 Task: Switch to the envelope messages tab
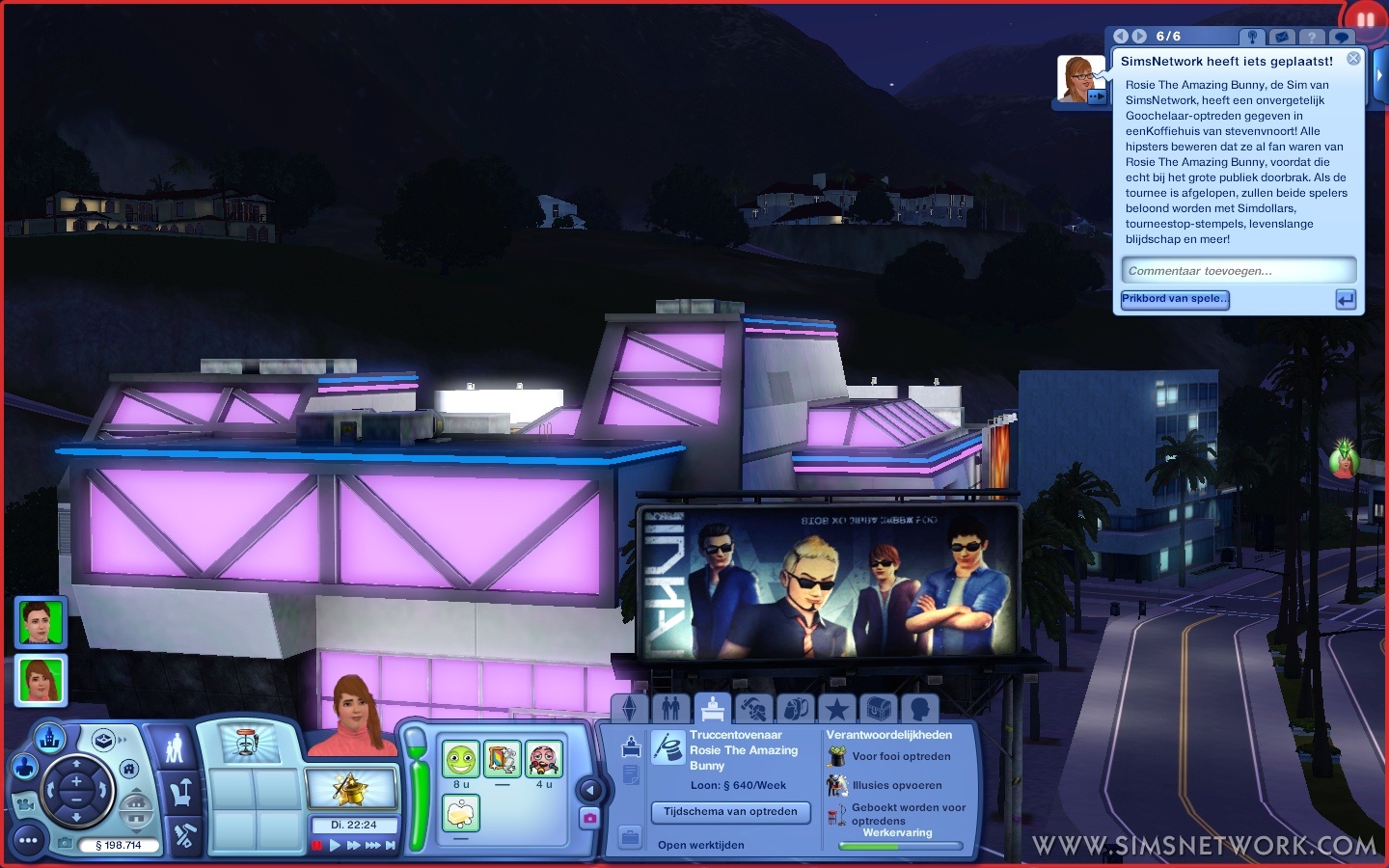tap(1282, 37)
